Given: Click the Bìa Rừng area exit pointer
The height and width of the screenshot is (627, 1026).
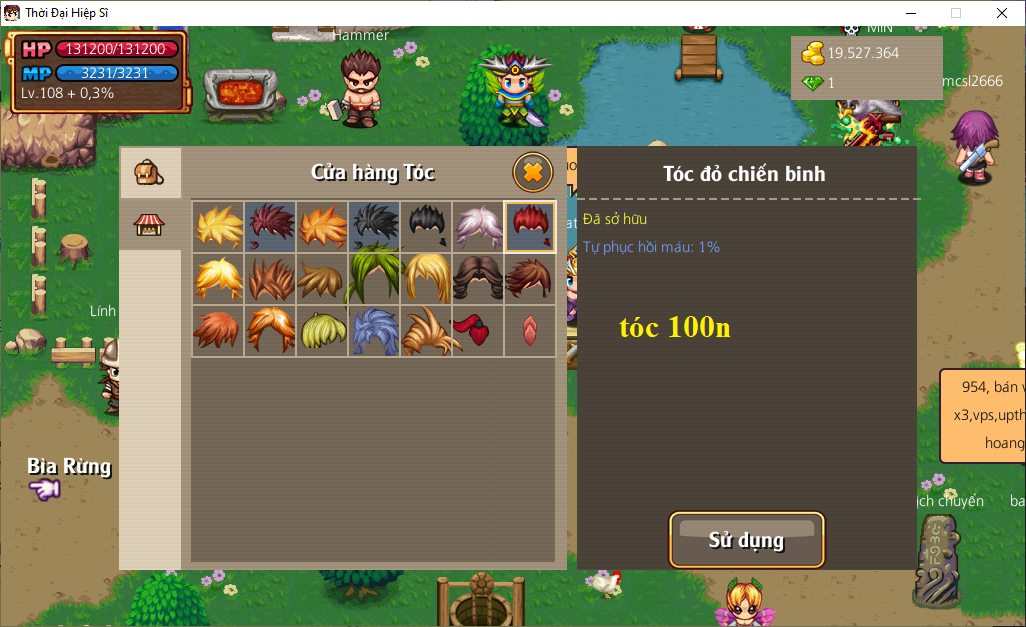Looking at the screenshot, I should [45, 489].
